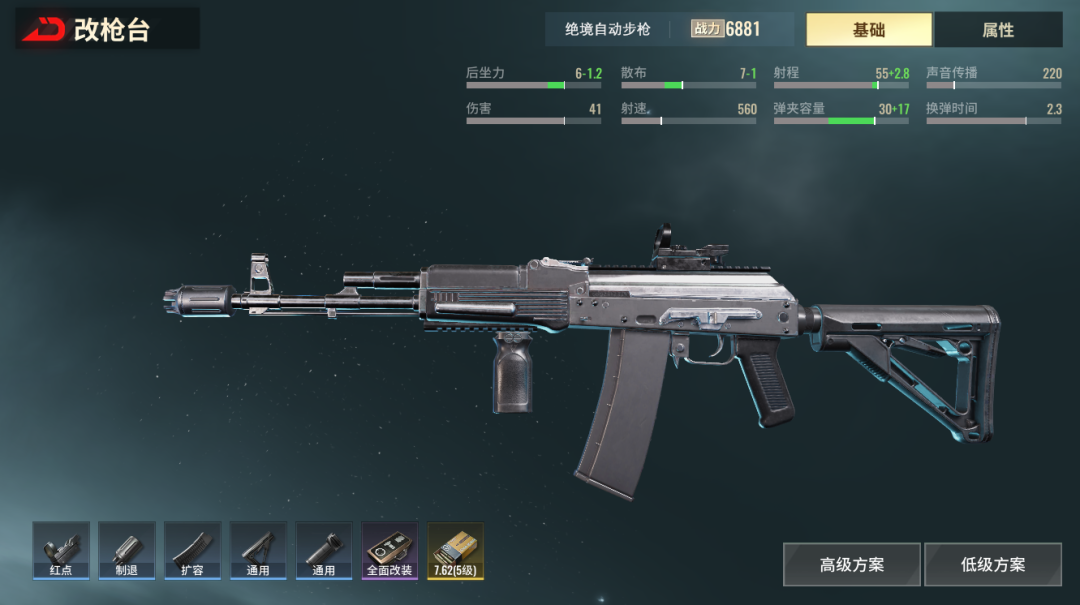The width and height of the screenshot is (1080, 605).
Task: Apply the 低级方案 preset
Action: (x=992, y=564)
